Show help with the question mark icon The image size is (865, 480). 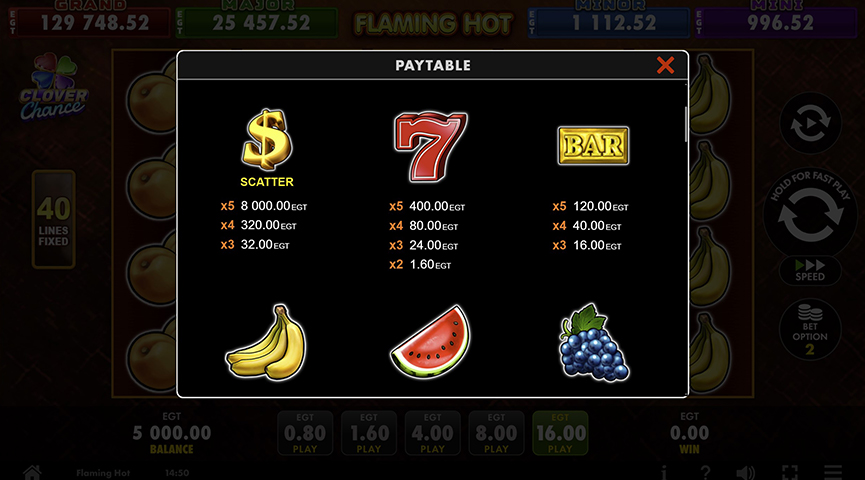[705, 472]
